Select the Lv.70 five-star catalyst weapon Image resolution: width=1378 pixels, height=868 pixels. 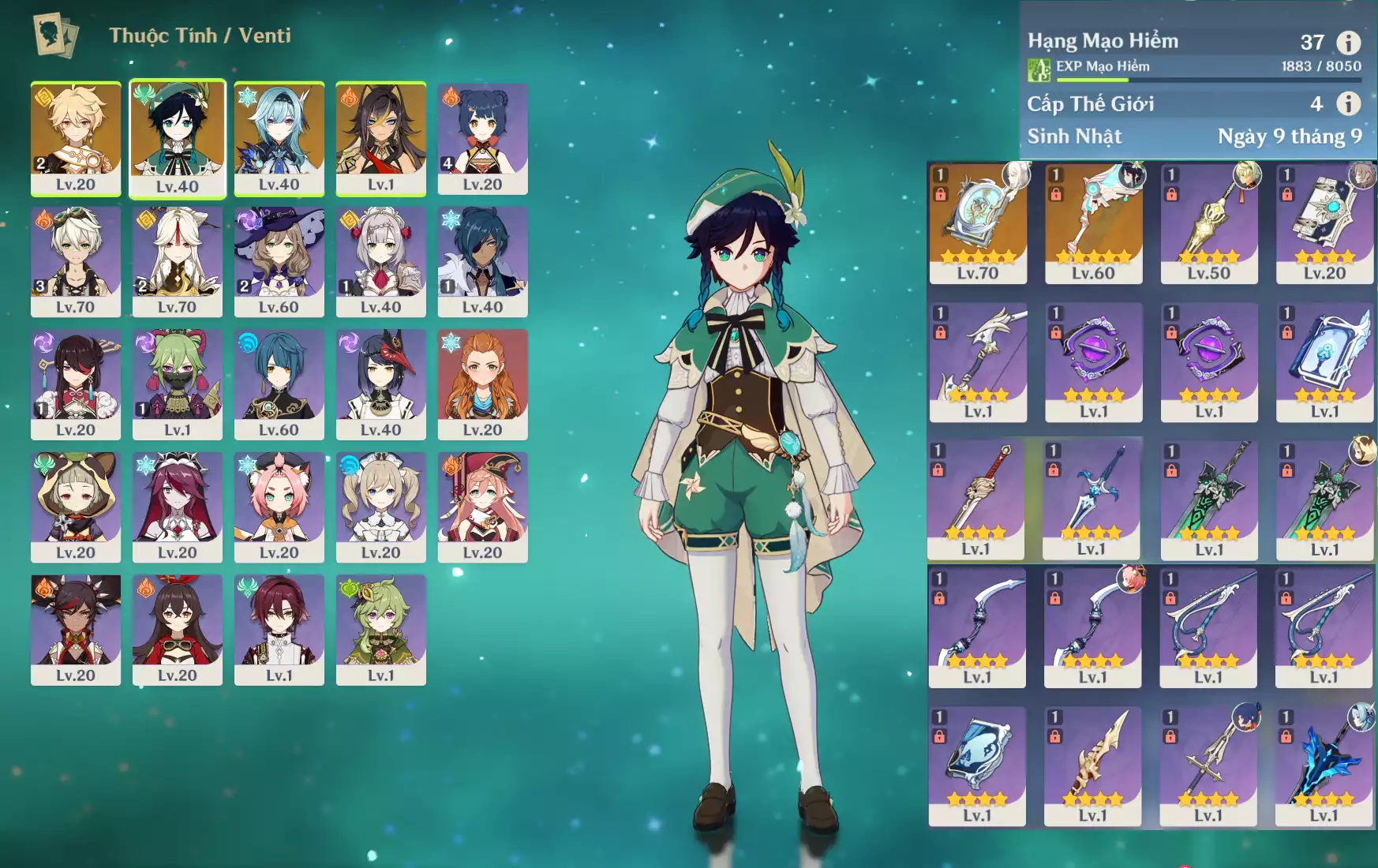pos(978,224)
